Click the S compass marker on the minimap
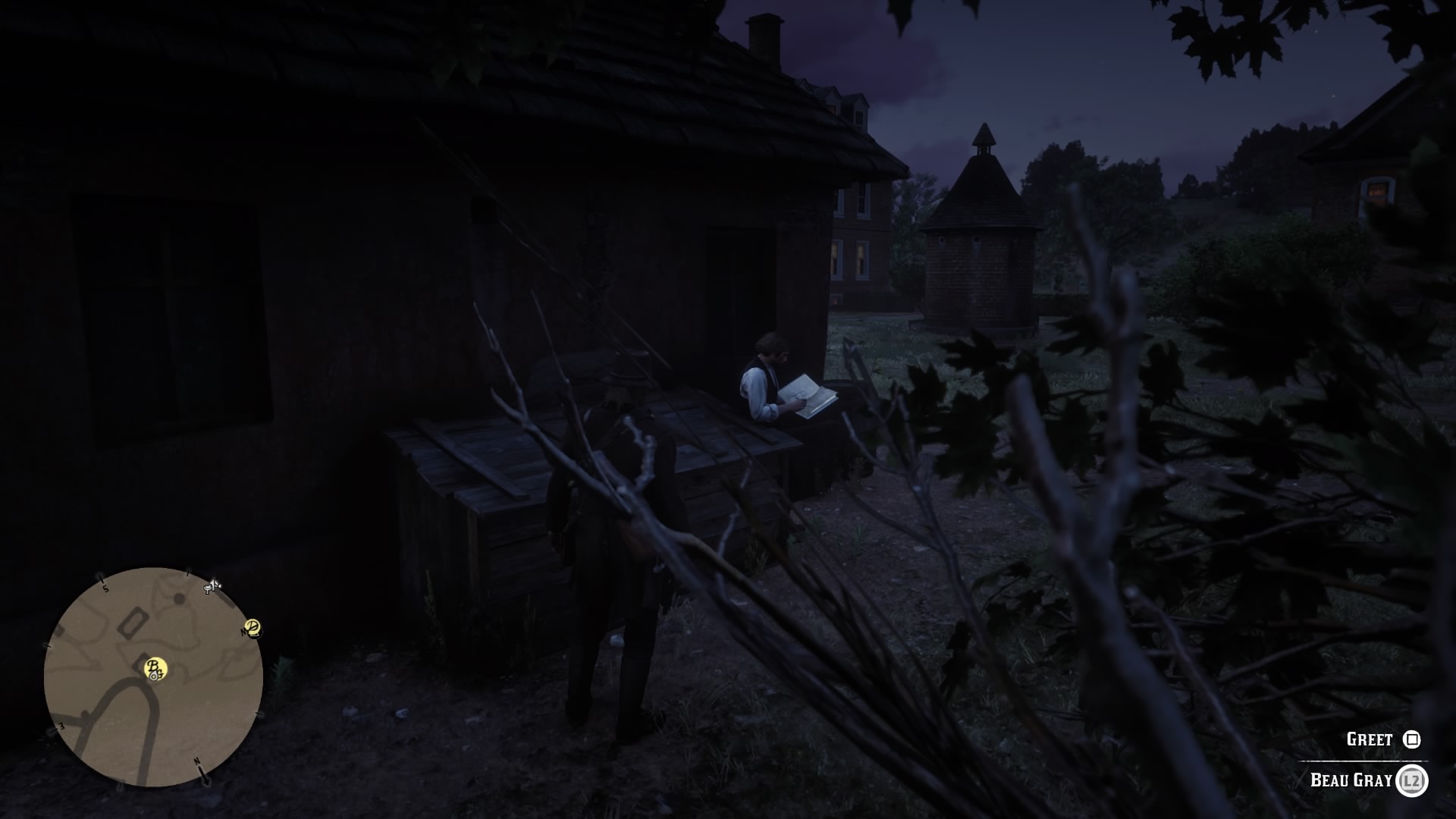This screenshot has width=1456, height=819. 104,587
